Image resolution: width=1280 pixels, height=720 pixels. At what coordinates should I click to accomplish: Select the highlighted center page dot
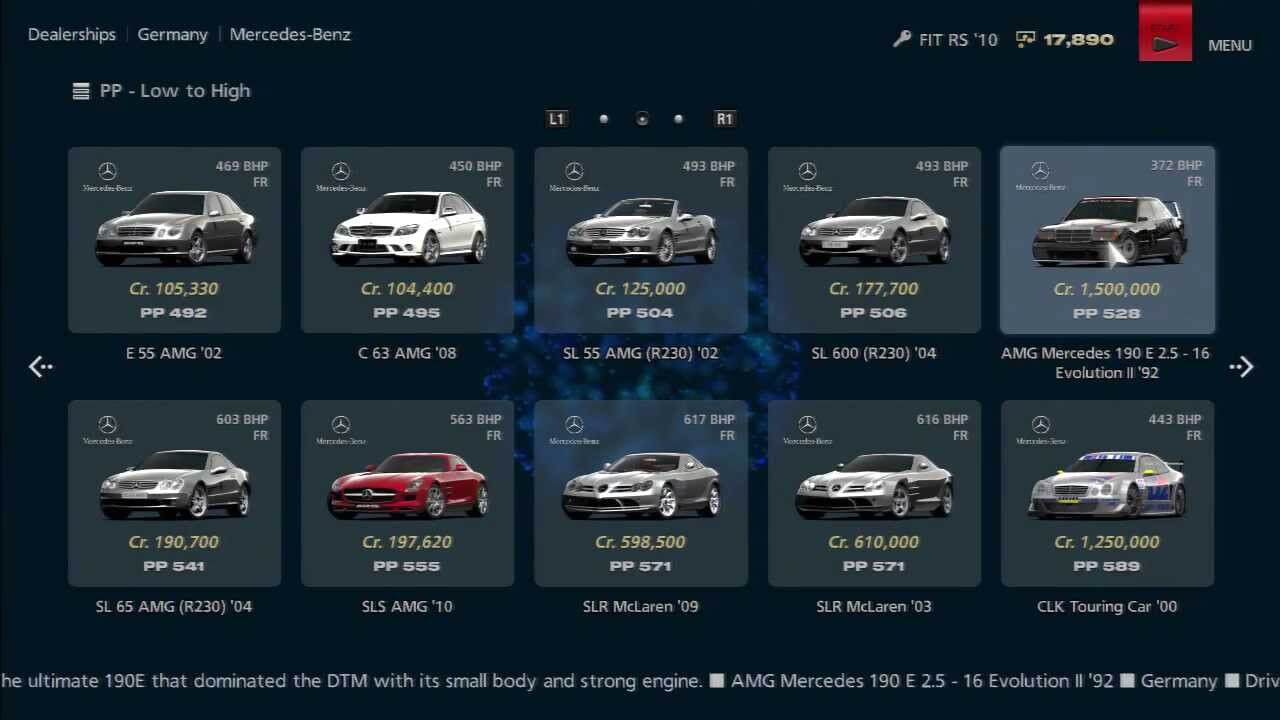(641, 118)
